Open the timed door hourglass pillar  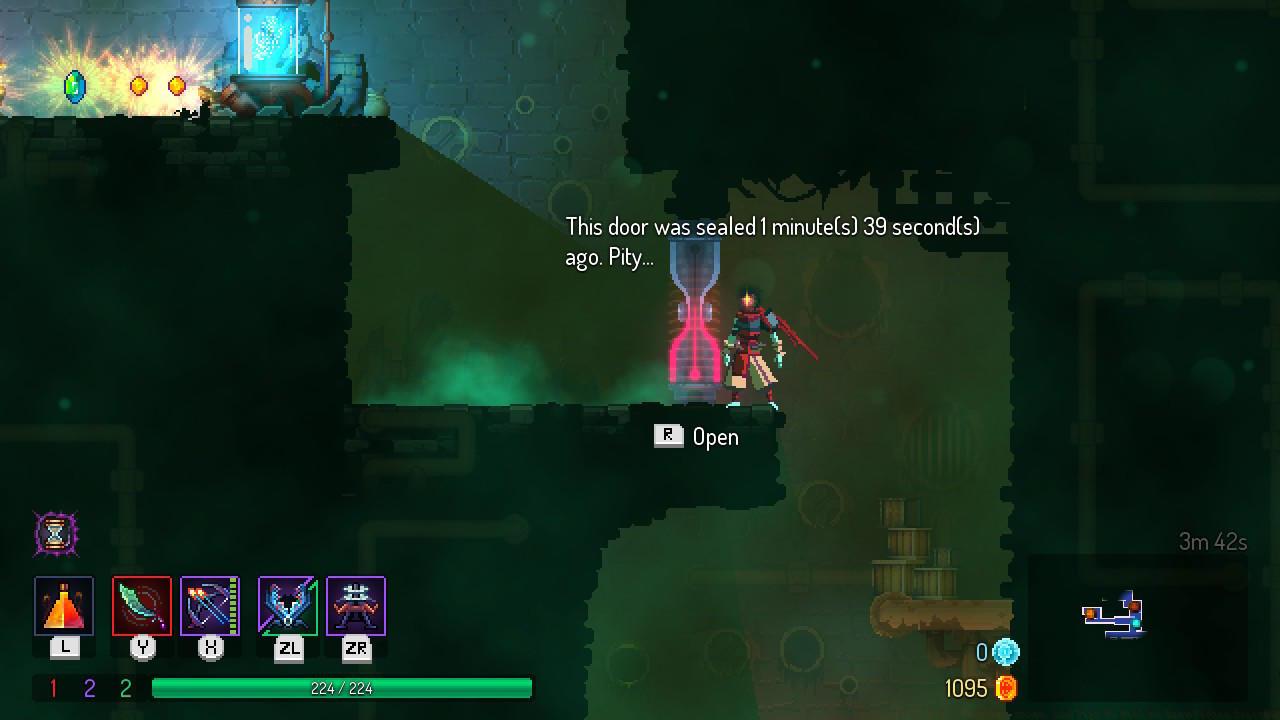(x=691, y=320)
